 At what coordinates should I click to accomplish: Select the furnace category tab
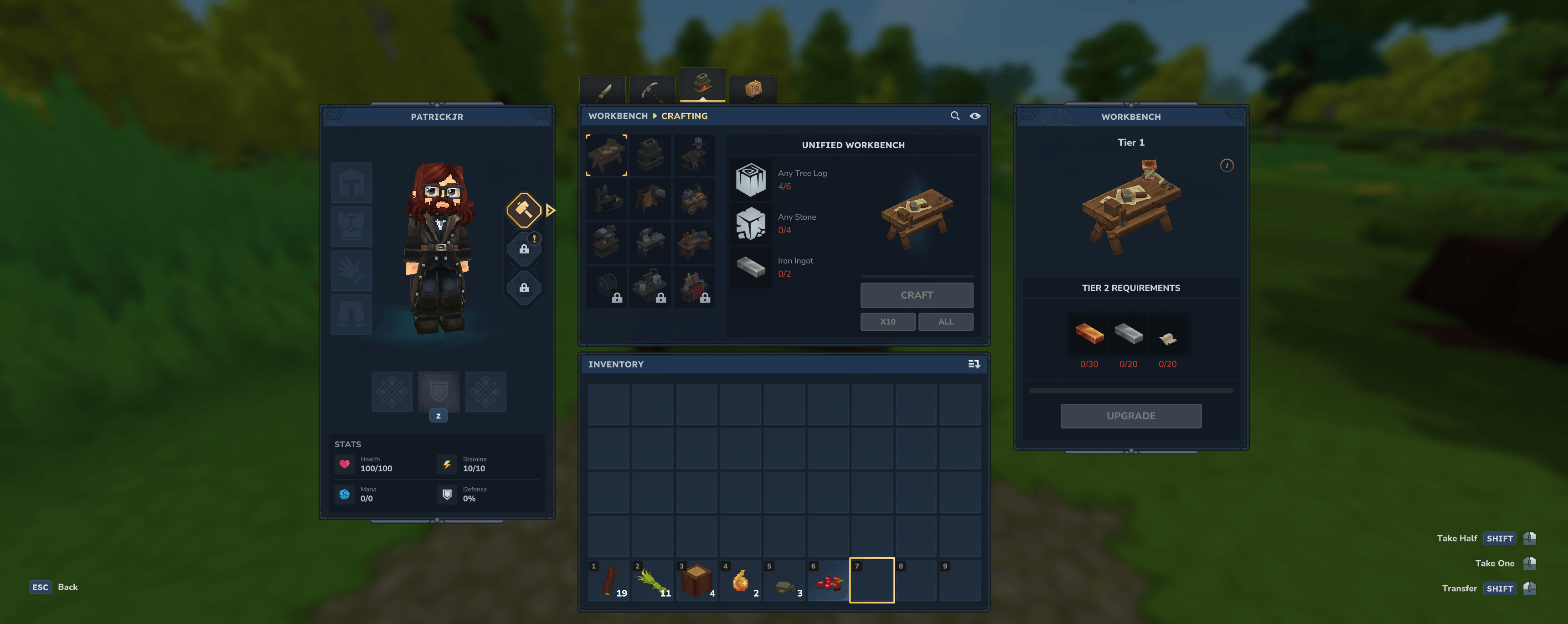coord(702,85)
